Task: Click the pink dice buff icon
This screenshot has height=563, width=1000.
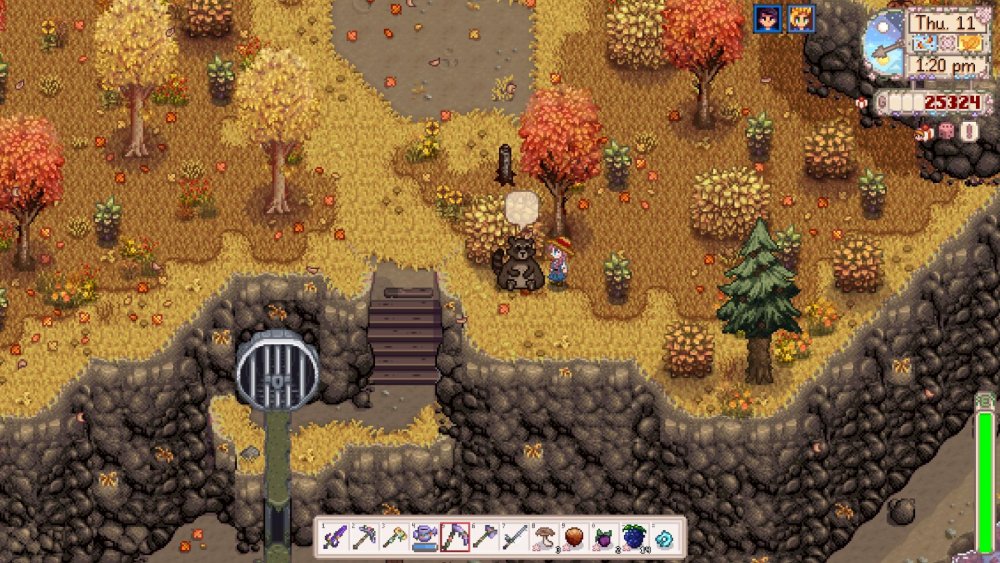Action: coord(945,131)
